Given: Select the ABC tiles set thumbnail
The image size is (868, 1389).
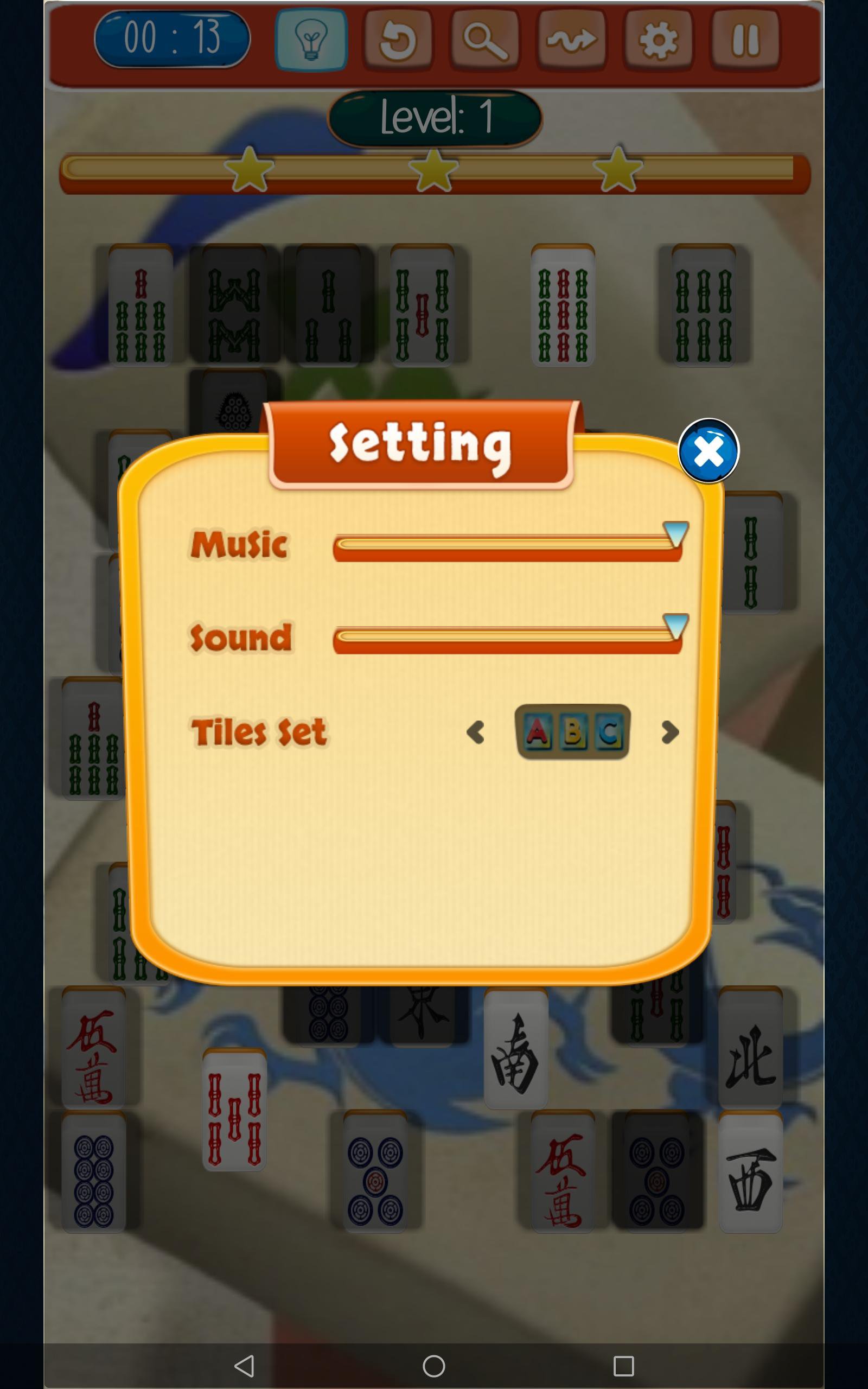Looking at the screenshot, I should point(572,730).
